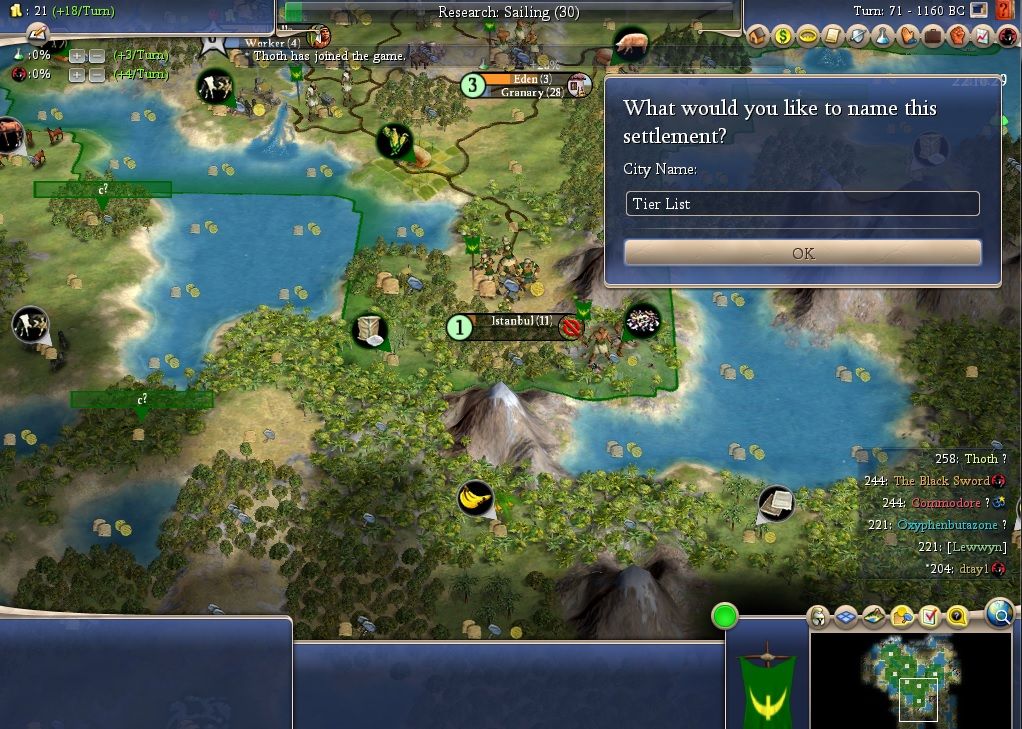Open the finance advisor dollar icon
The height and width of the screenshot is (729, 1022).
point(782,37)
